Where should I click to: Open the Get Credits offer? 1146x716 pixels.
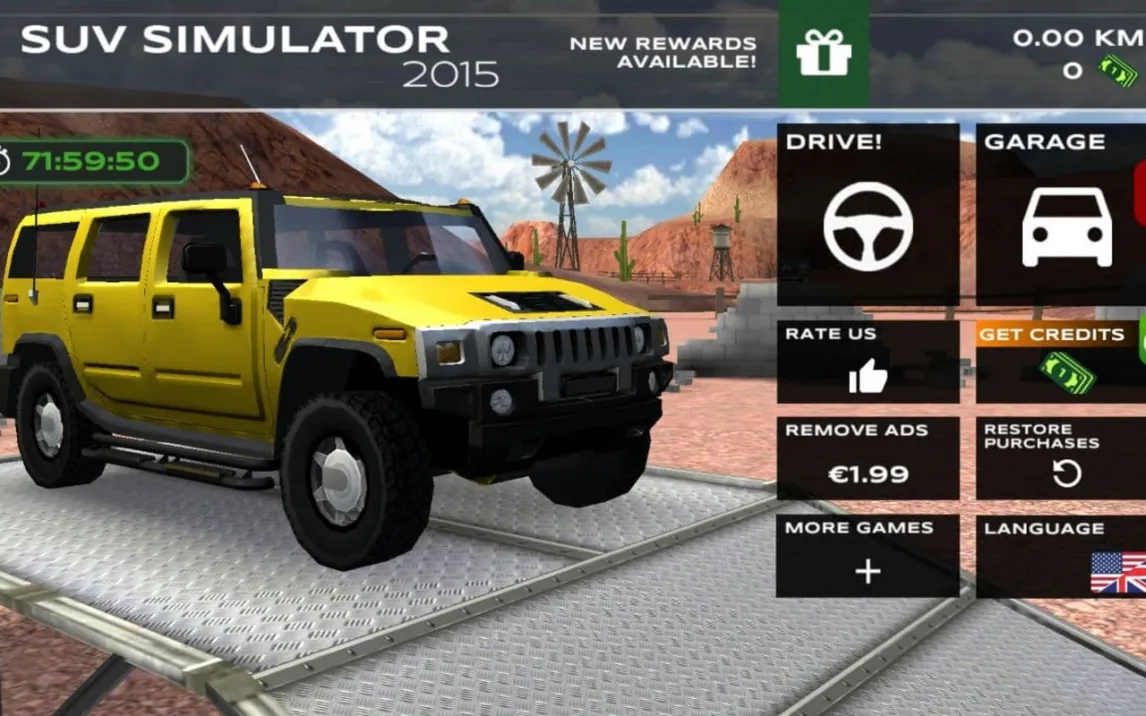tap(1060, 362)
